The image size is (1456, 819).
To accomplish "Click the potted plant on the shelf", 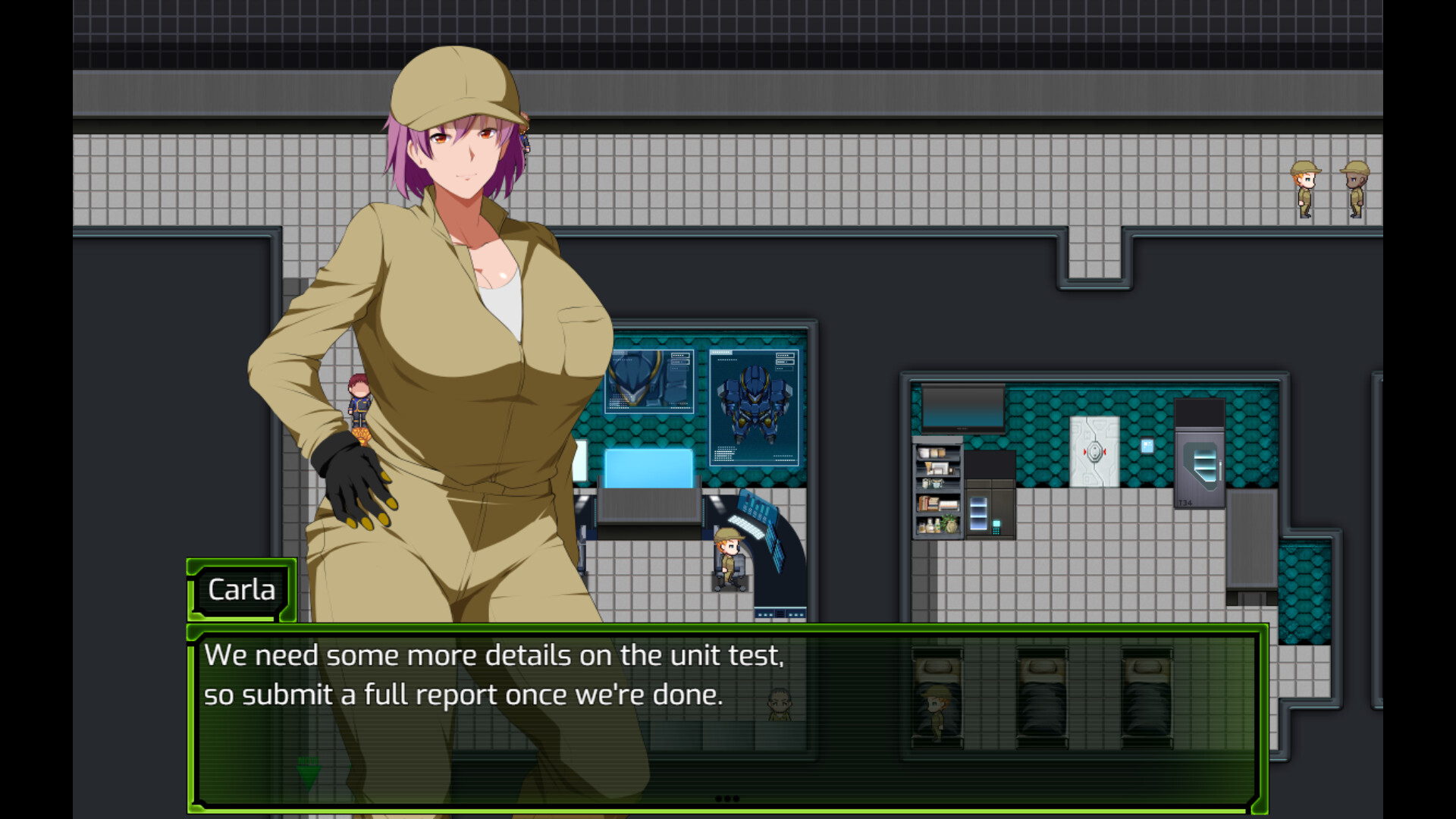I will click(x=949, y=522).
